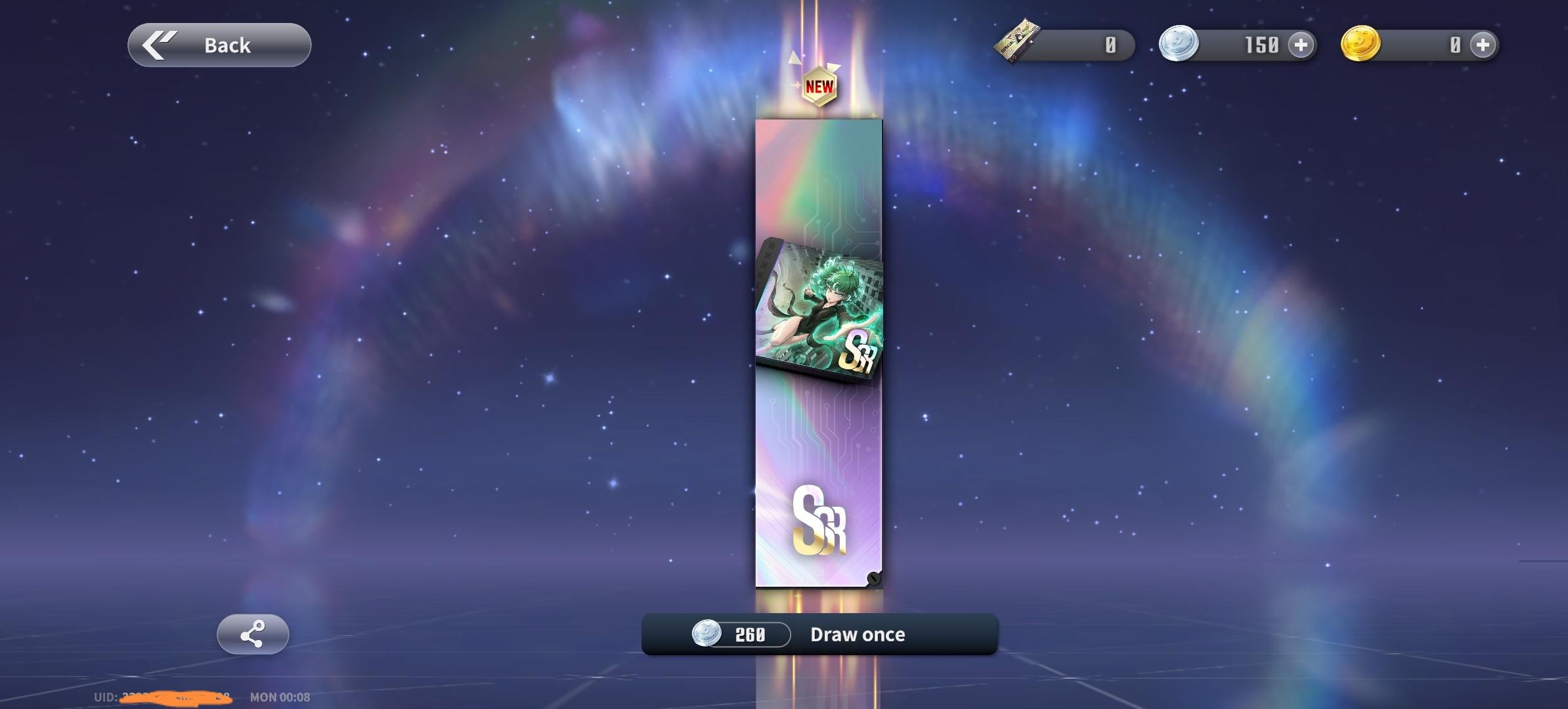
Task: Tap the share icon near bottom left
Action: pos(253,634)
